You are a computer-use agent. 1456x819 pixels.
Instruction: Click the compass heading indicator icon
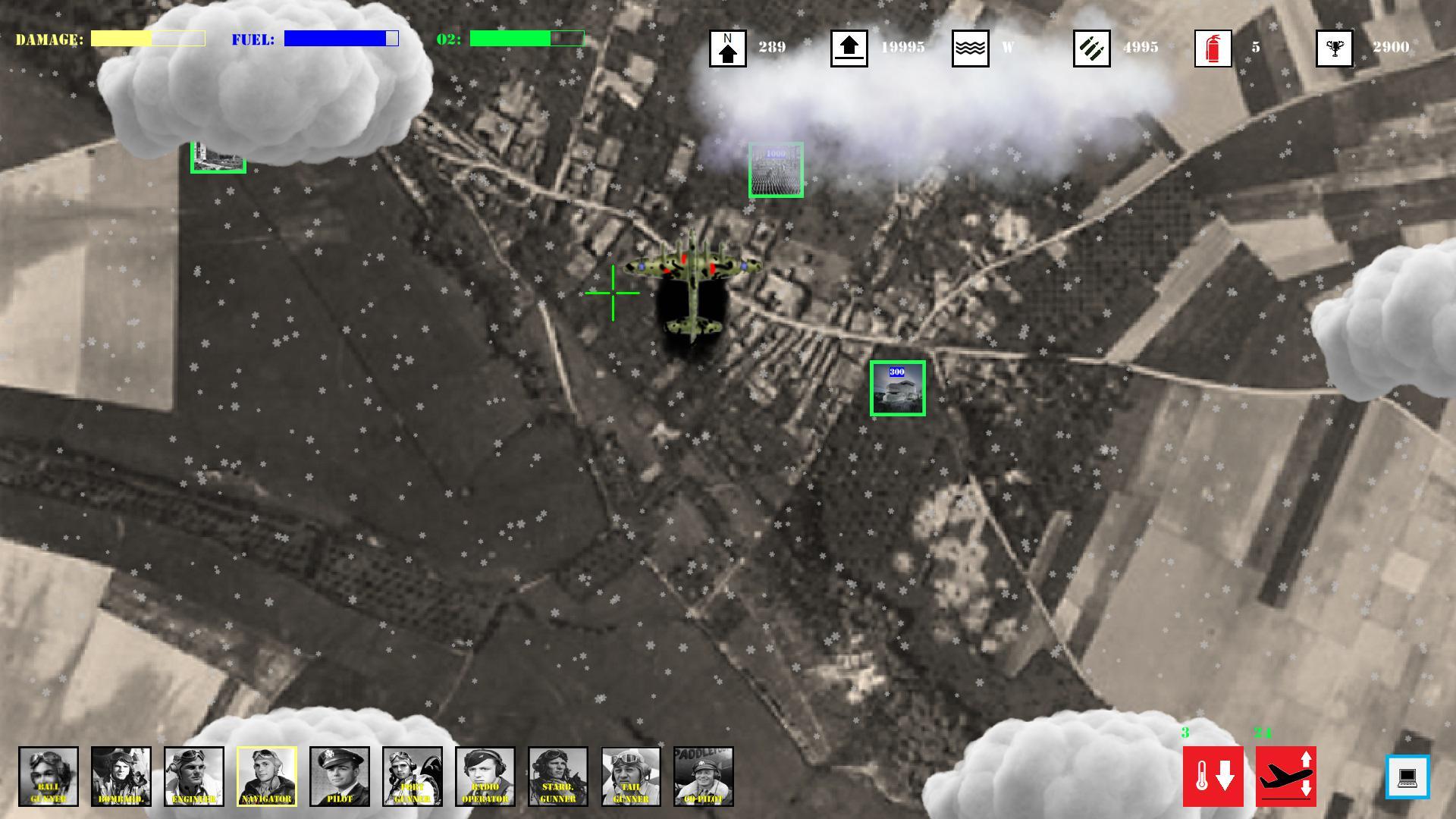pyautogui.click(x=727, y=47)
